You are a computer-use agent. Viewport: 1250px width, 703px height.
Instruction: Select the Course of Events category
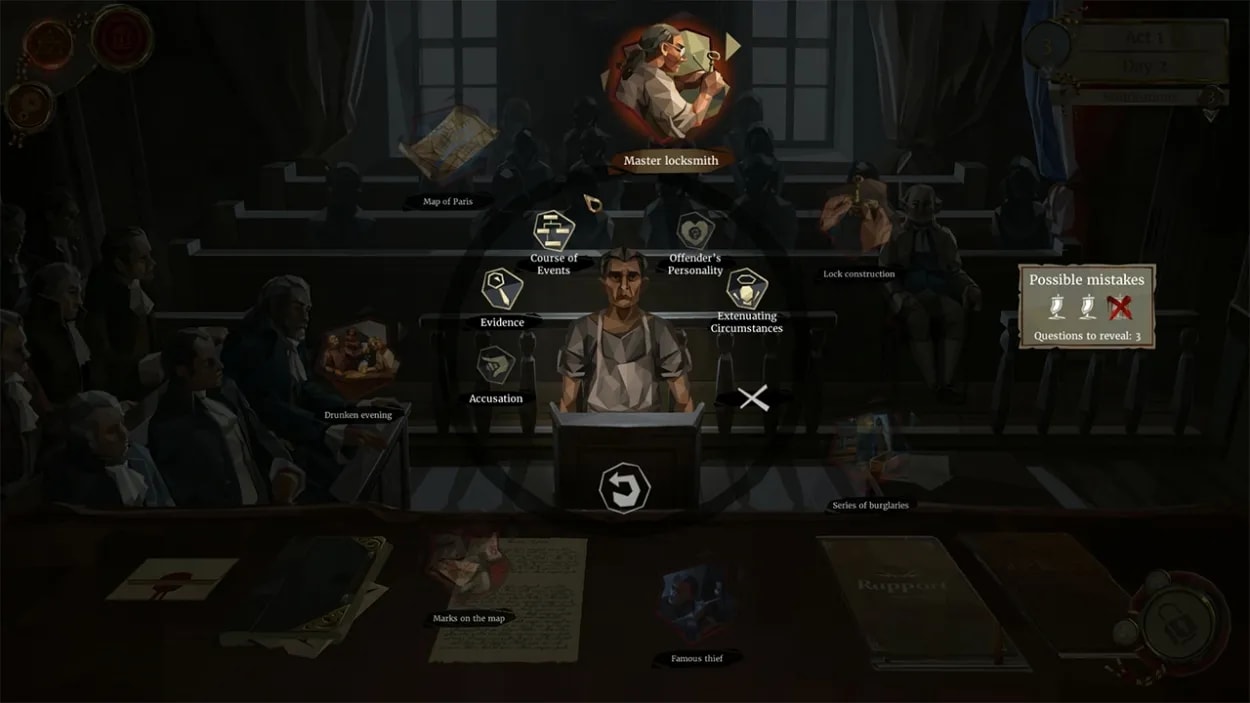pyautogui.click(x=553, y=232)
